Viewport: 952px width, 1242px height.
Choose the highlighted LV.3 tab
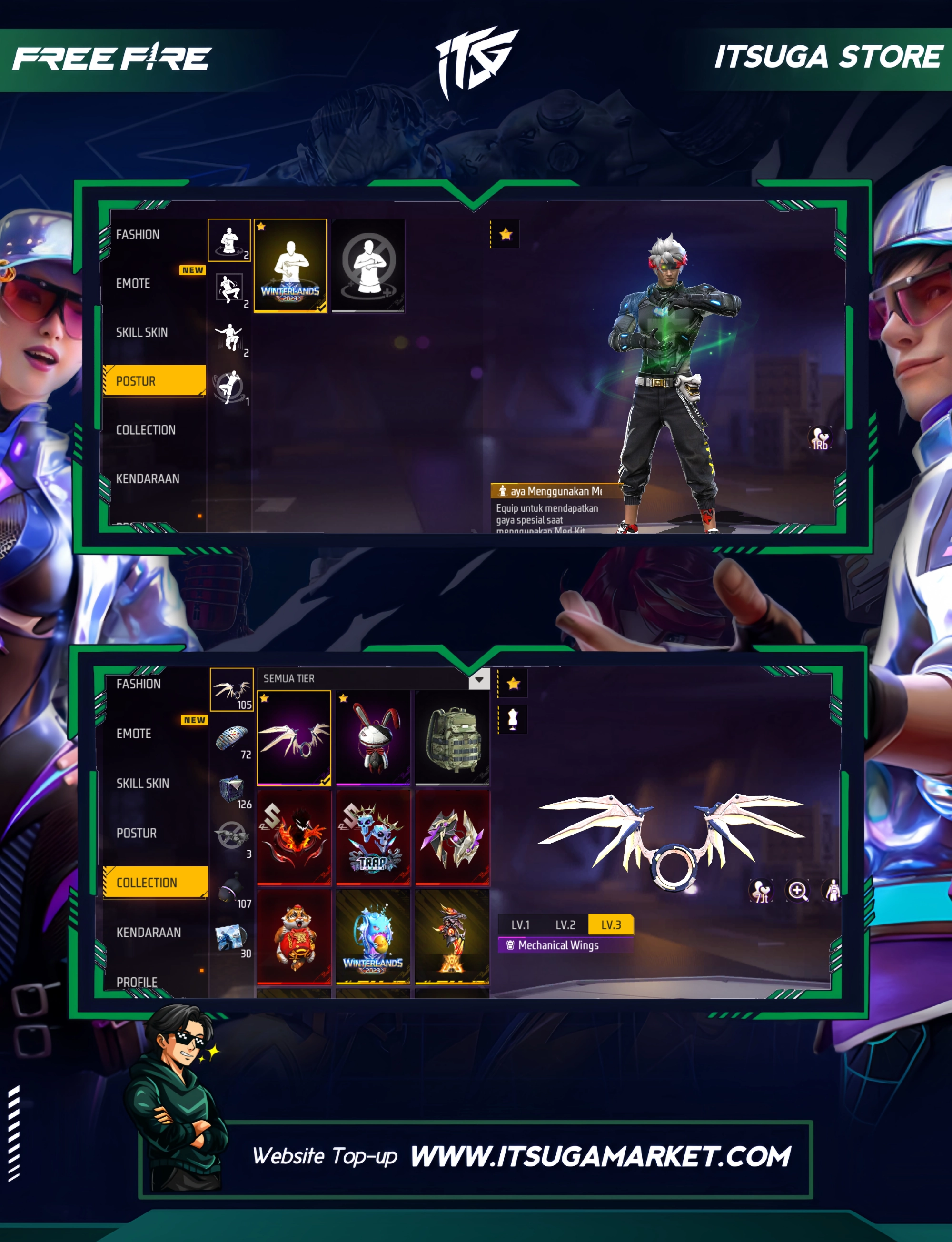[610, 924]
